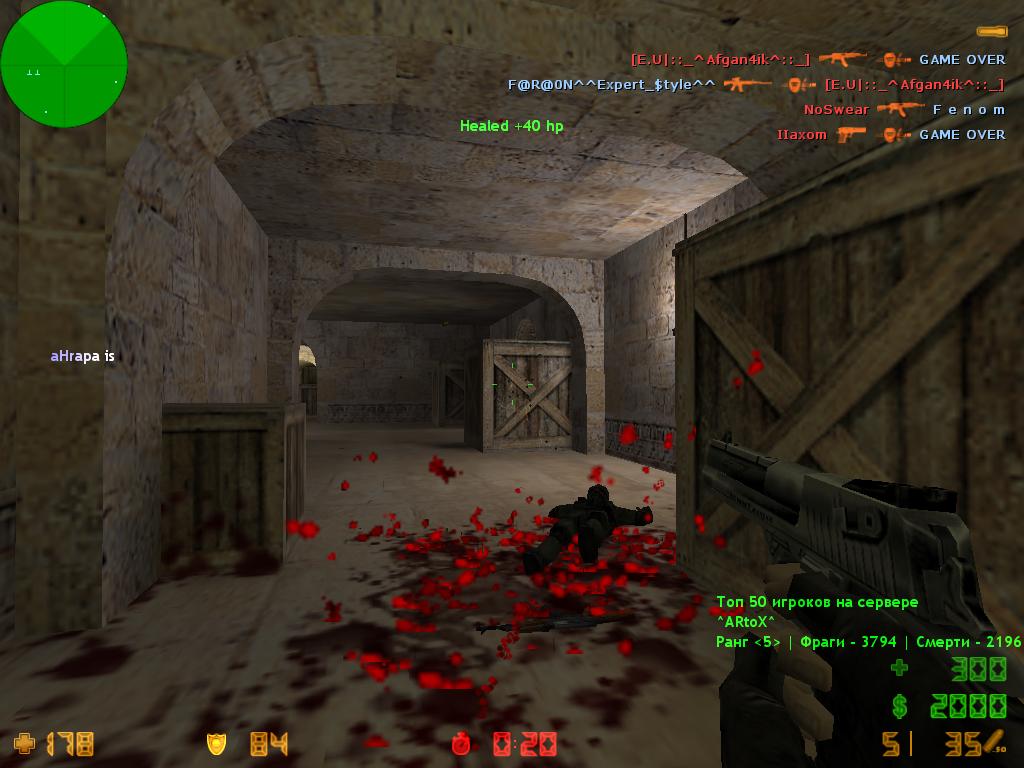Click the red round timer stopwatch icon
The width and height of the screenshot is (1024, 768).
point(461,743)
